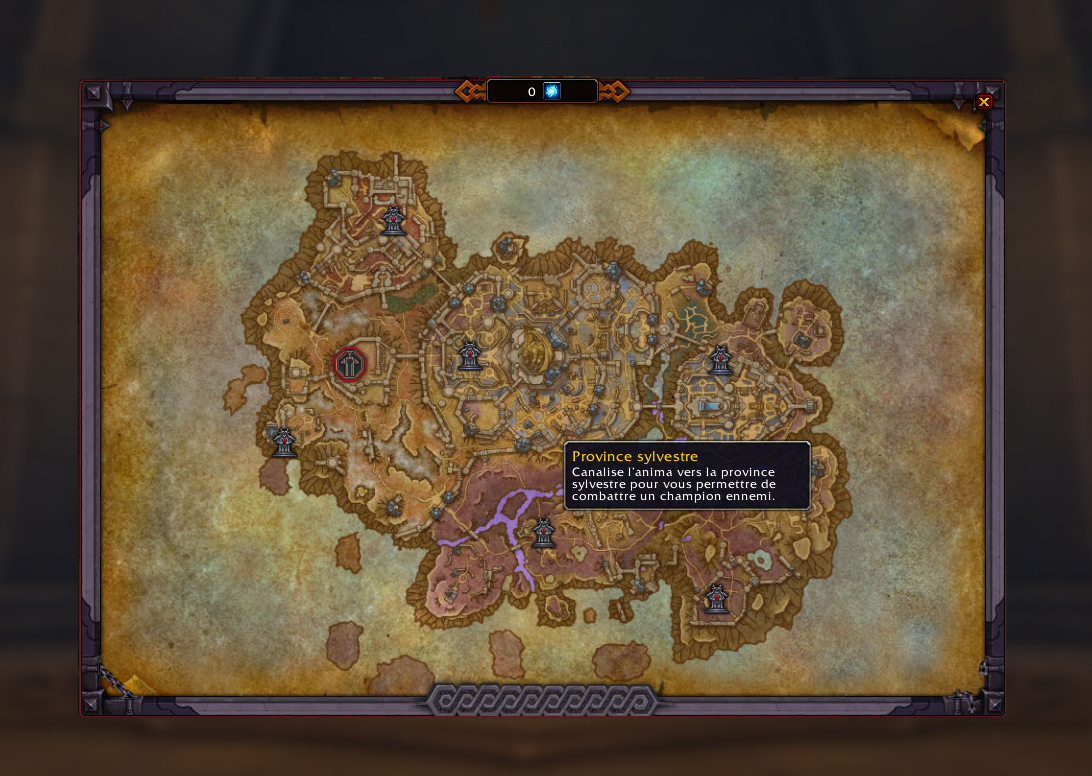This screenshot has width=1092, height=776.
Task: Select the conductor marker on the western coast
Action: pos(284,441)
